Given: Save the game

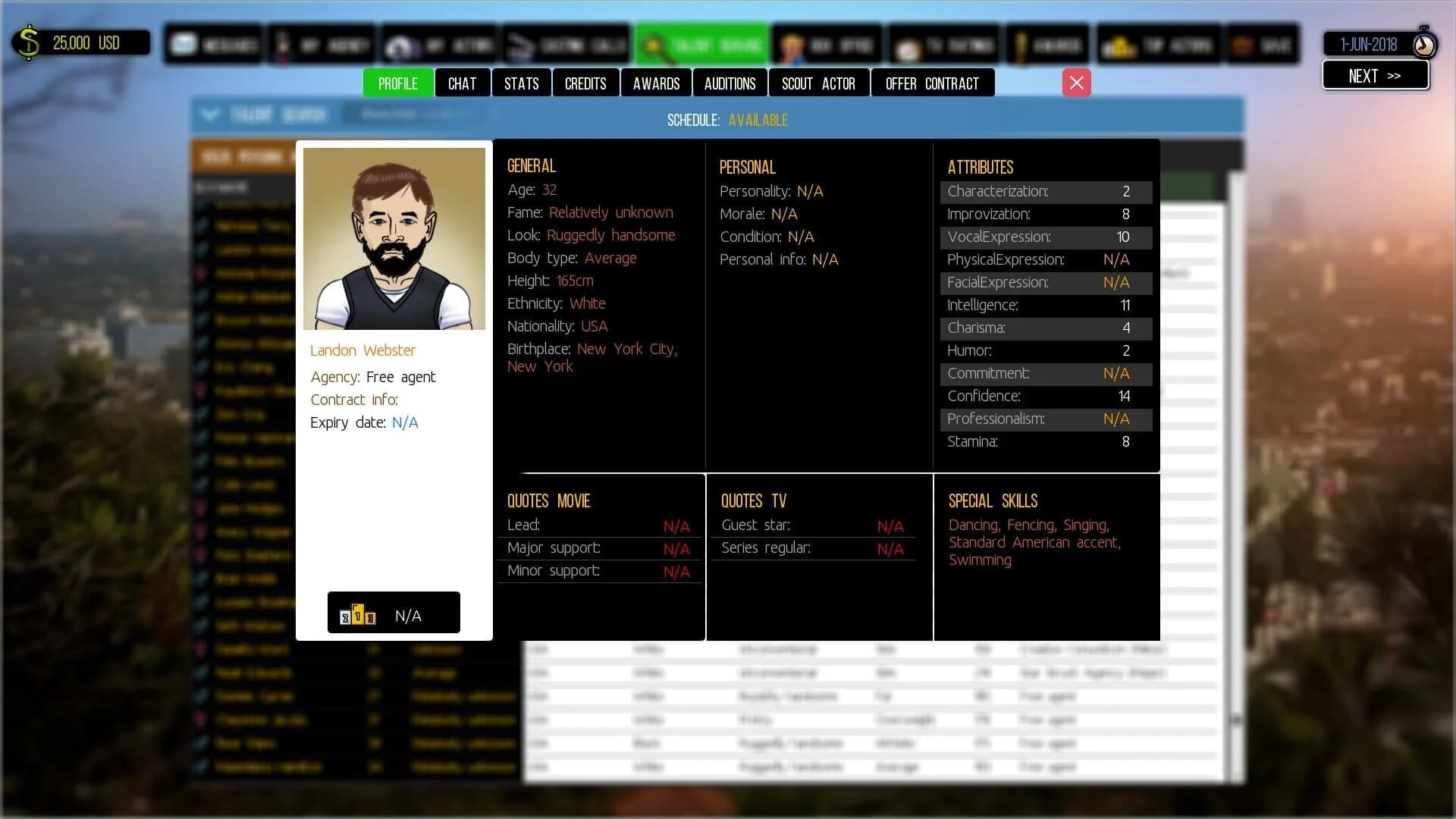Looking at the screenshot, I should pyautogui.click(x=1263, y=44).
